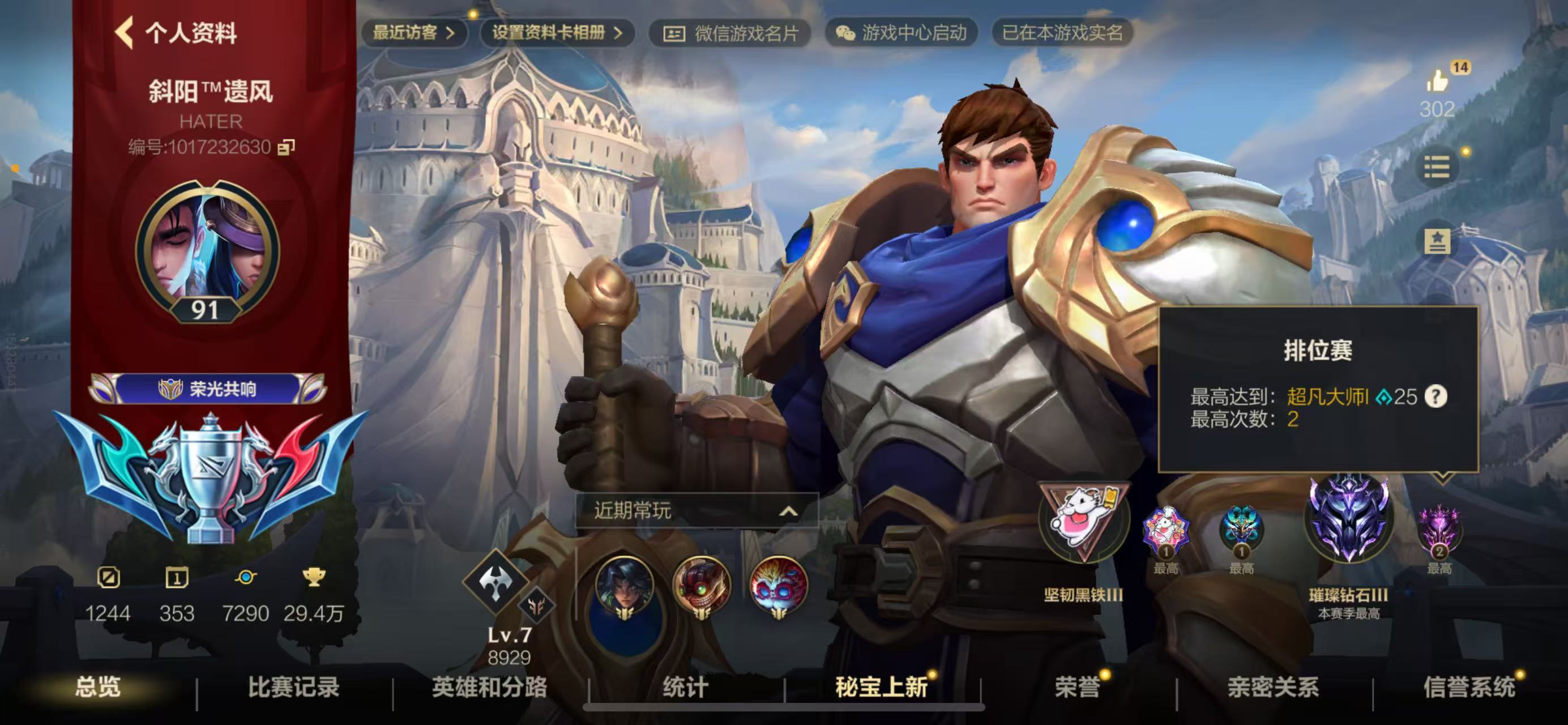Click the copy icon next to 编号:1017232630
Viewport: 1568px width, 725px height.
pos(288,146)
